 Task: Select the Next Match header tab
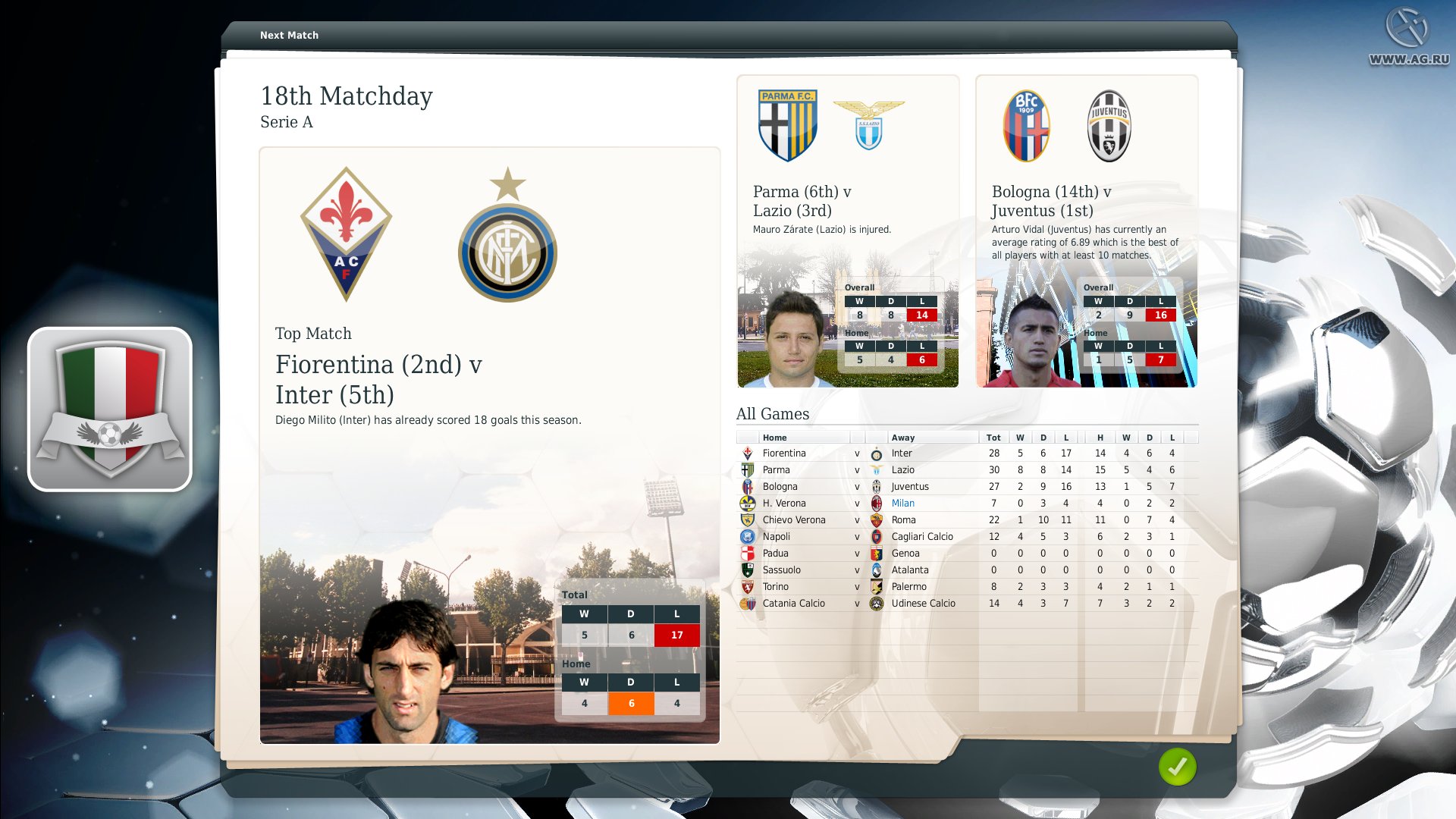pyautogui.click(x=289, y=35)
